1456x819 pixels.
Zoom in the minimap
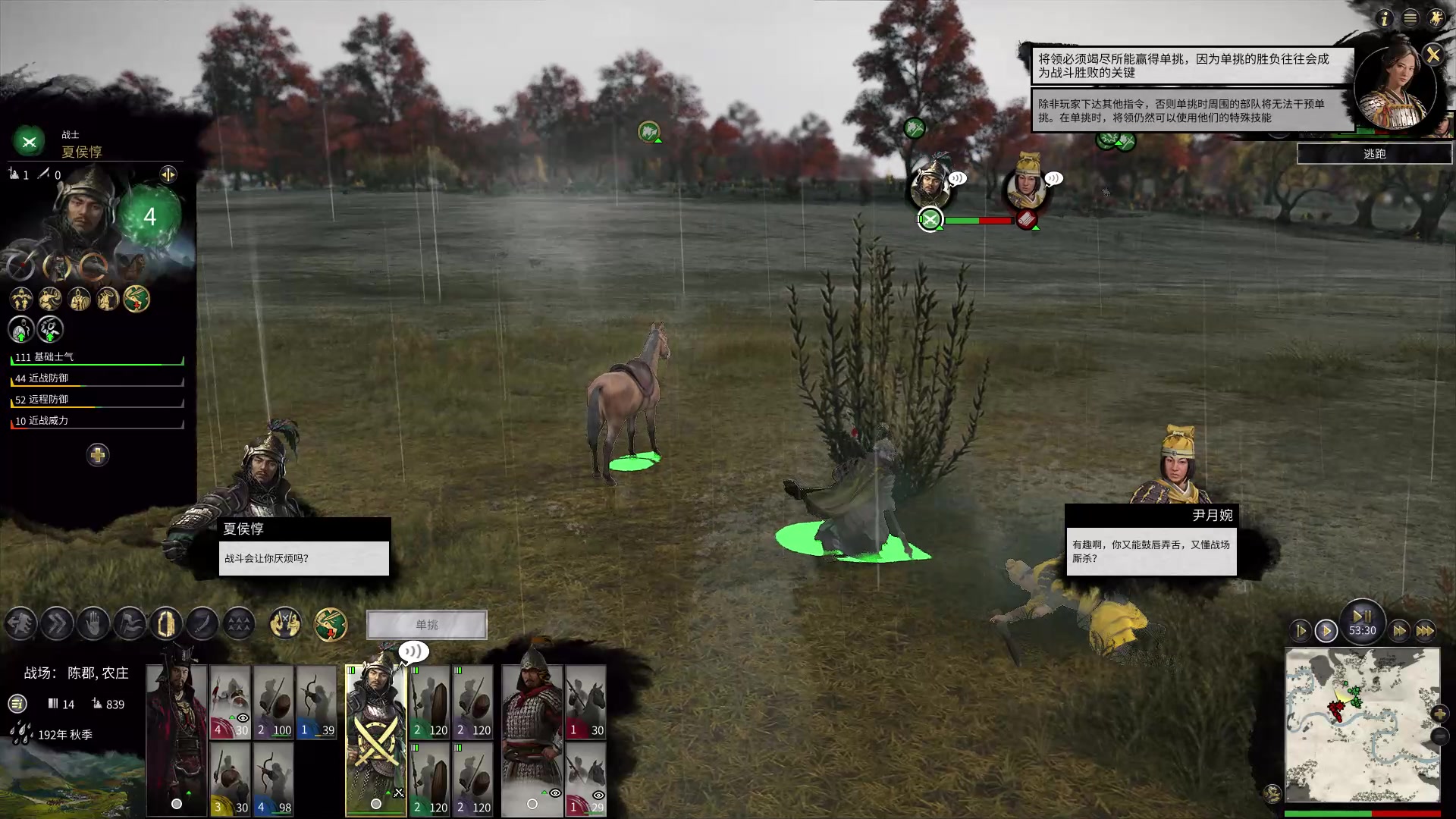point(1439,713)
